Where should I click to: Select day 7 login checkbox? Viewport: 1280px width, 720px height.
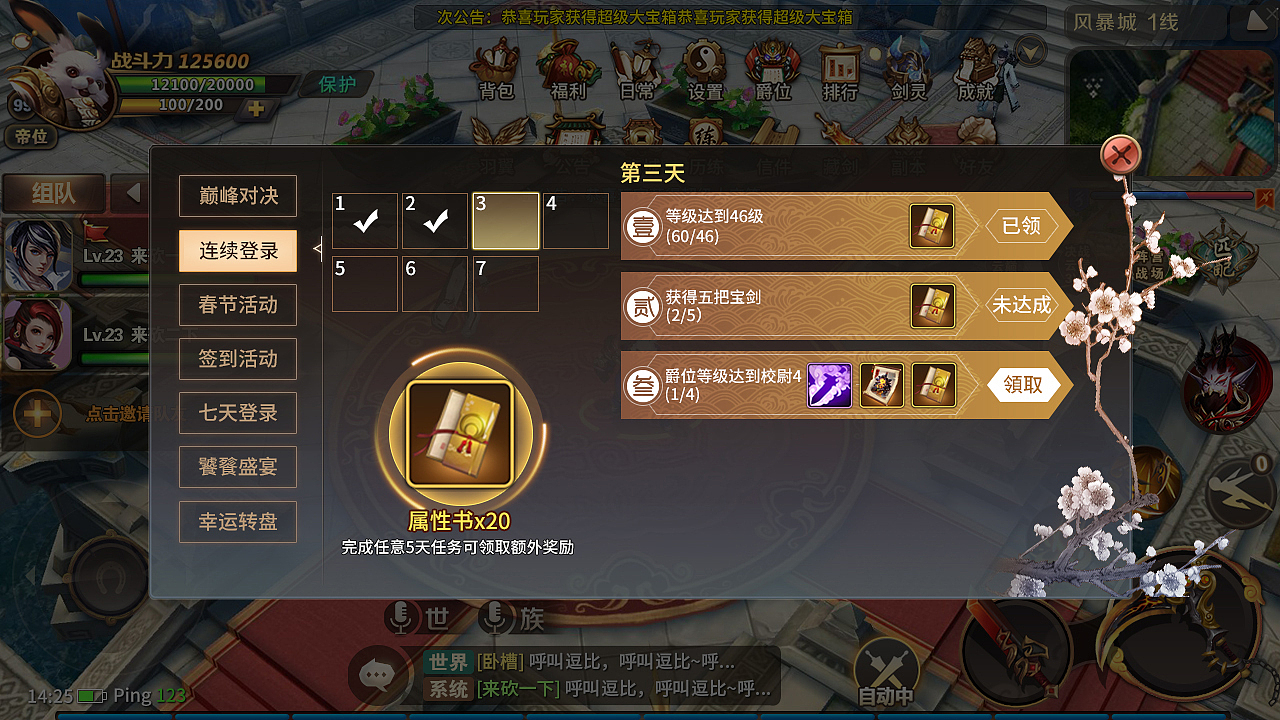[505, 284]
